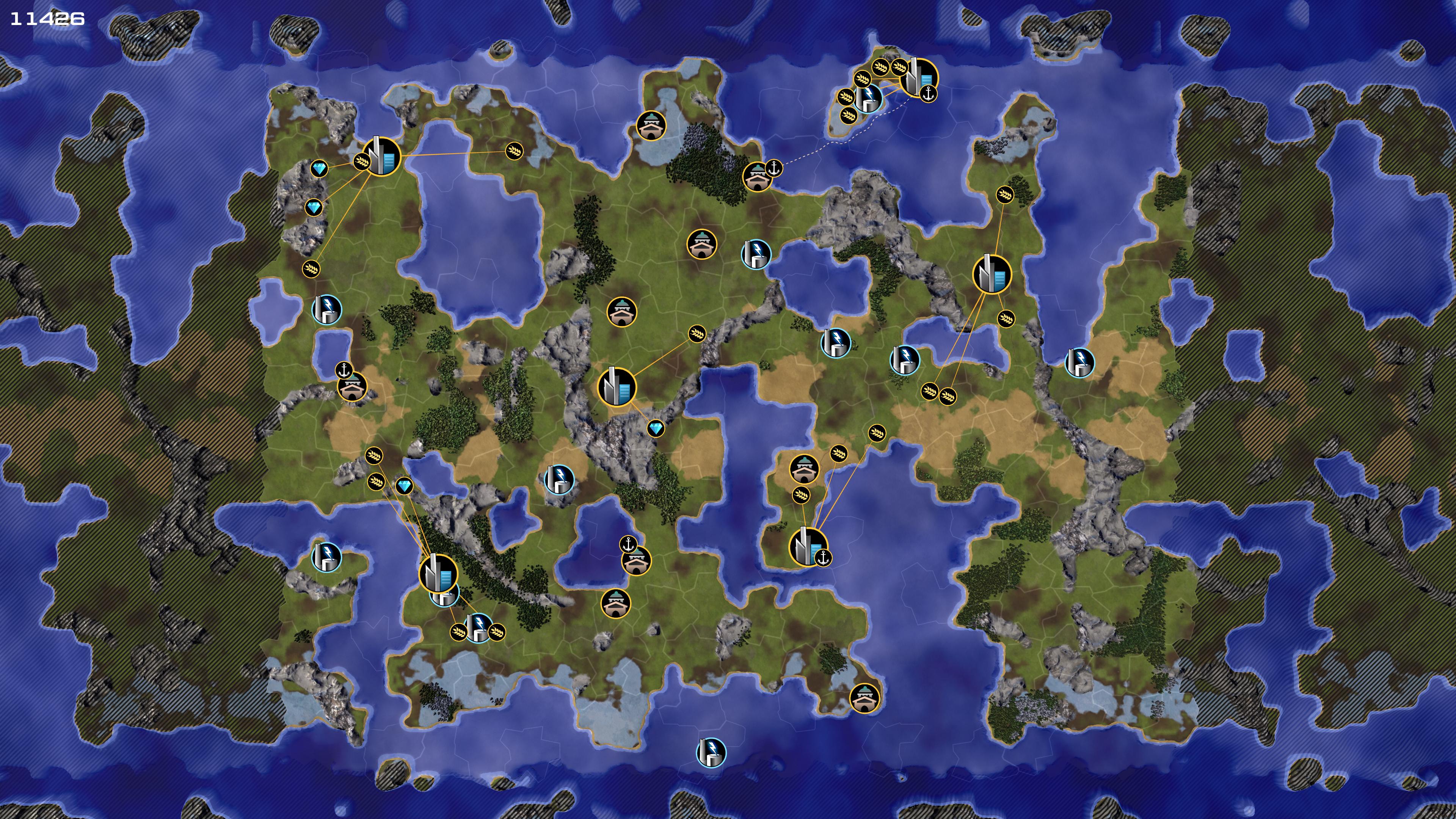Select the power plant flanked by two wheat icons
This screenshot has width=1456, height=819.
(x=478, y=627)
